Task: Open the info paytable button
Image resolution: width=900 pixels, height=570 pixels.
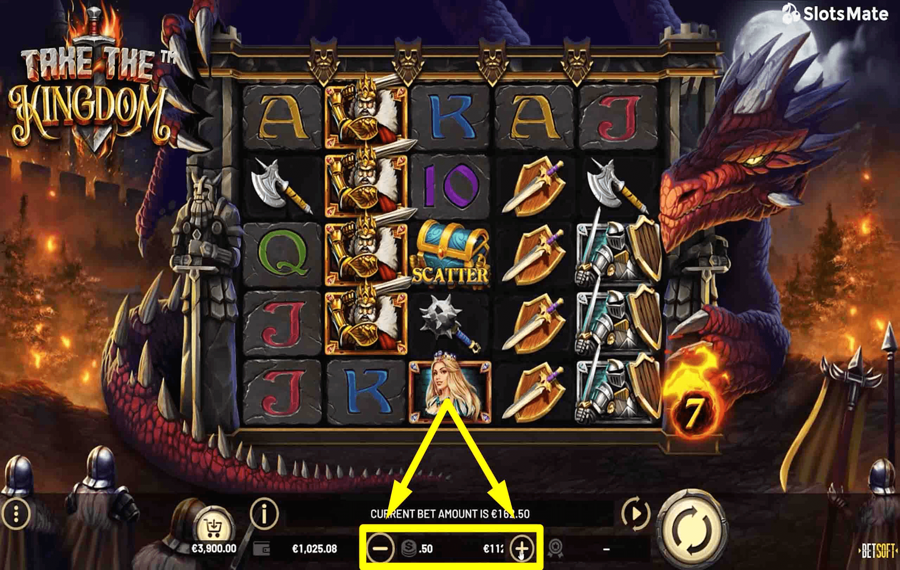Action: pyautogui.click(x=264, y=514)
